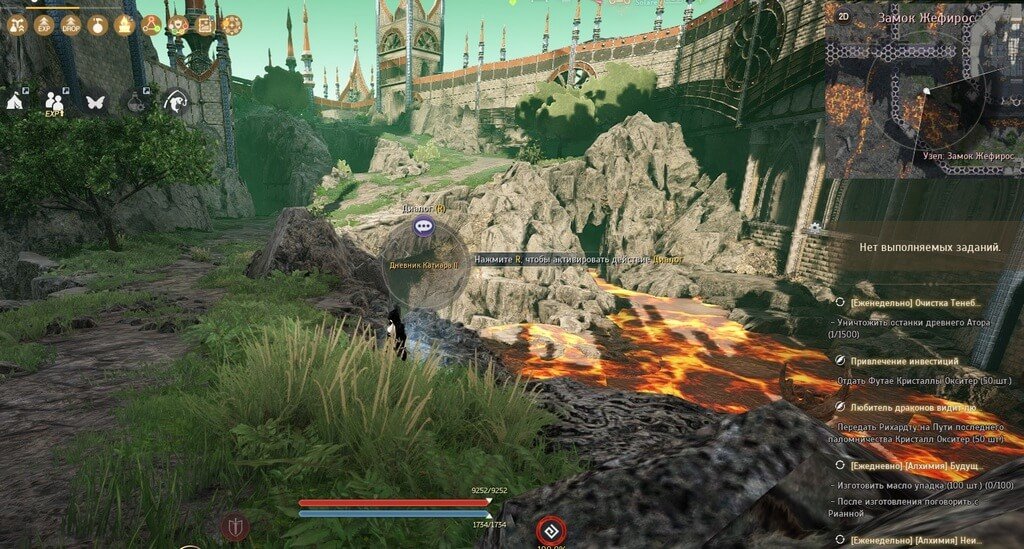Click the potion with gear icon
Image resolution: width=1024 pixels, height=549 pixels.
tap(136, 101)
